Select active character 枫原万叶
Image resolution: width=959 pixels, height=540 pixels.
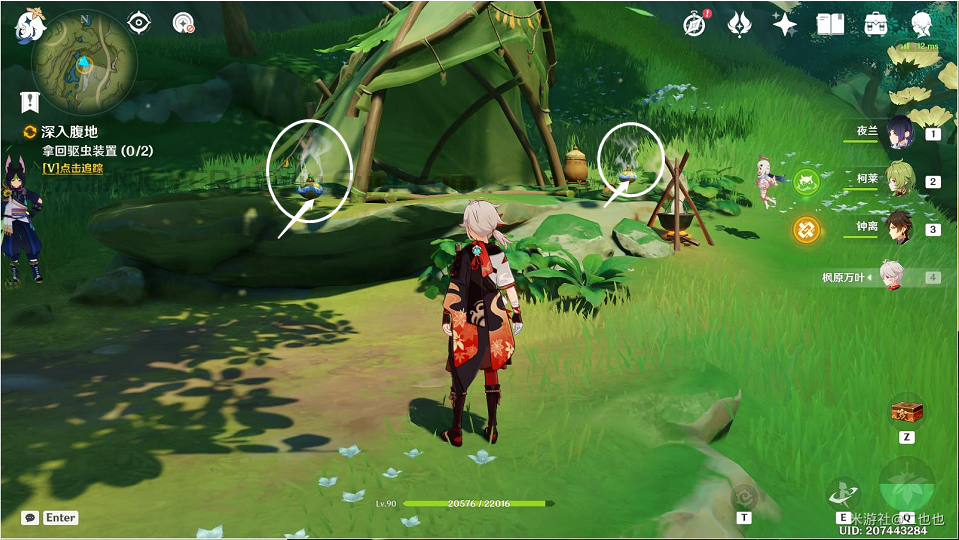899,276
